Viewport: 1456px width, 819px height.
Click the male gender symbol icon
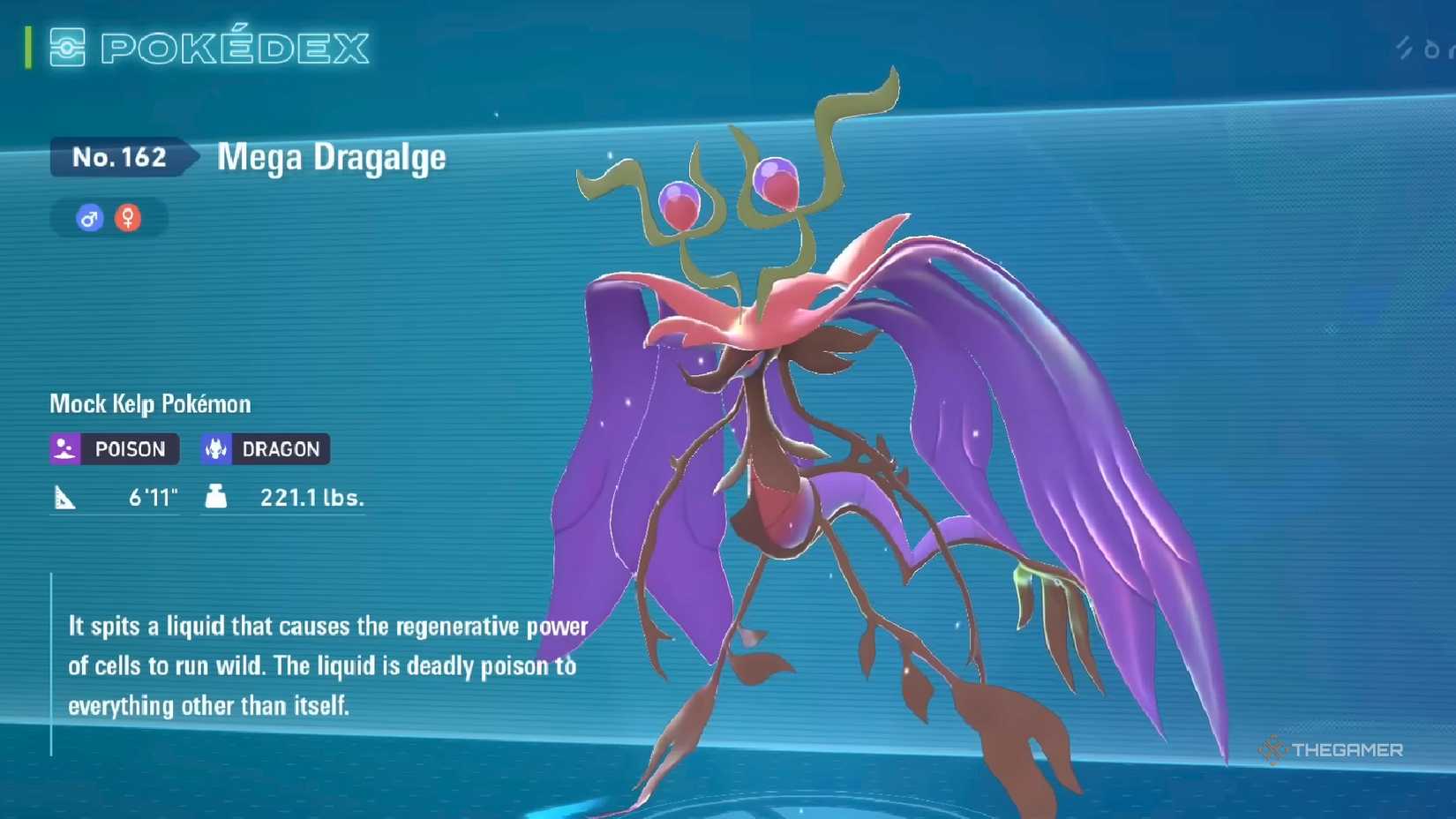pyautogui.click(x=87, y=218)
